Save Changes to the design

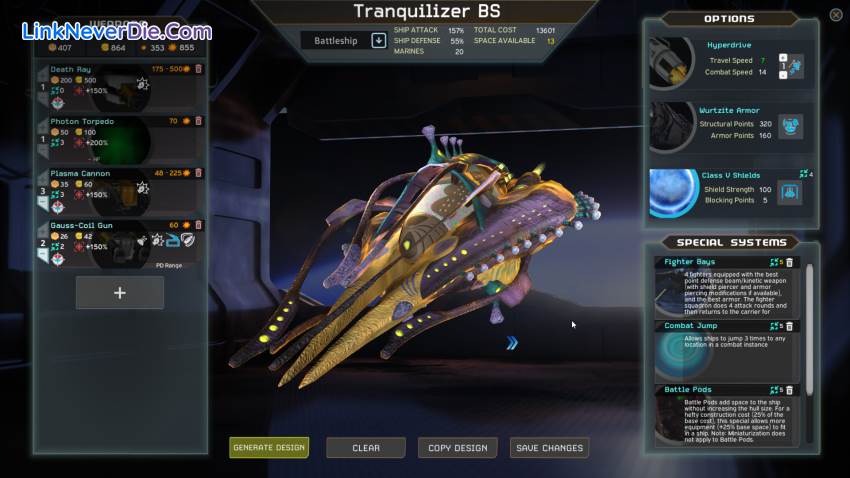[x=549, y=447]
